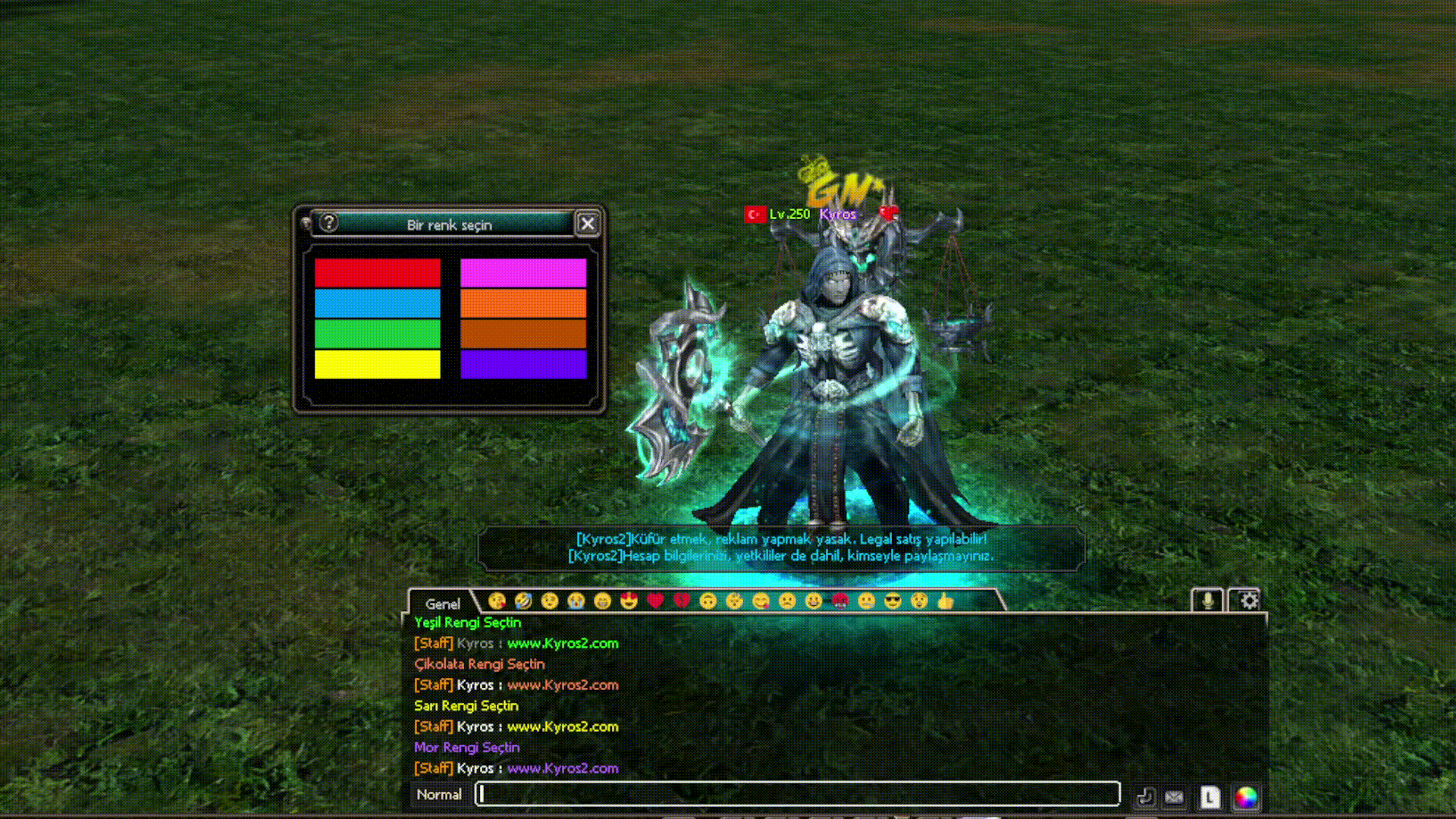The width and height of the screenshot is (1456, 819).
Task: Insert the heart-eyes emoji
Action: (629, 601)
